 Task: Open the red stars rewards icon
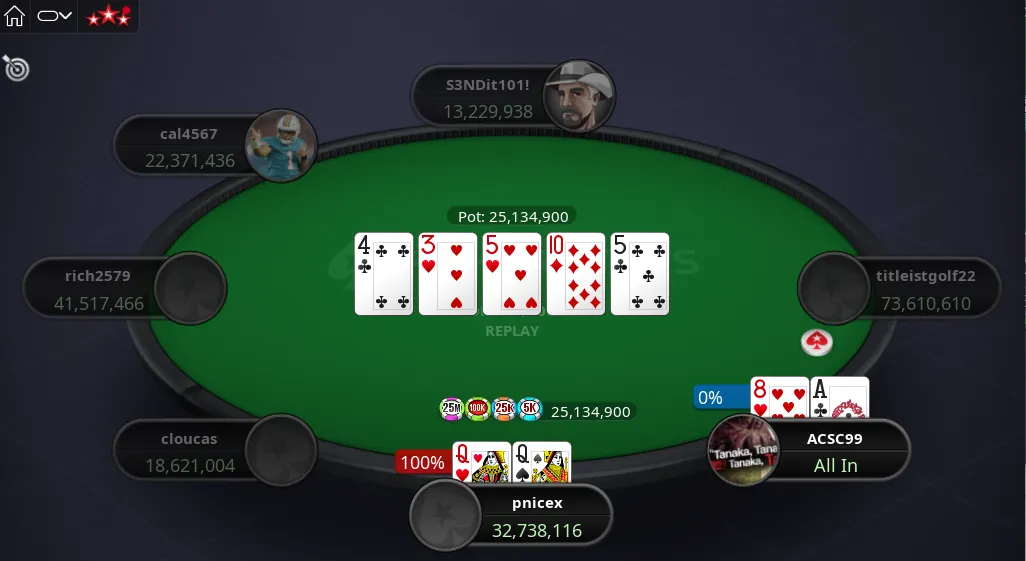(108, 16)
